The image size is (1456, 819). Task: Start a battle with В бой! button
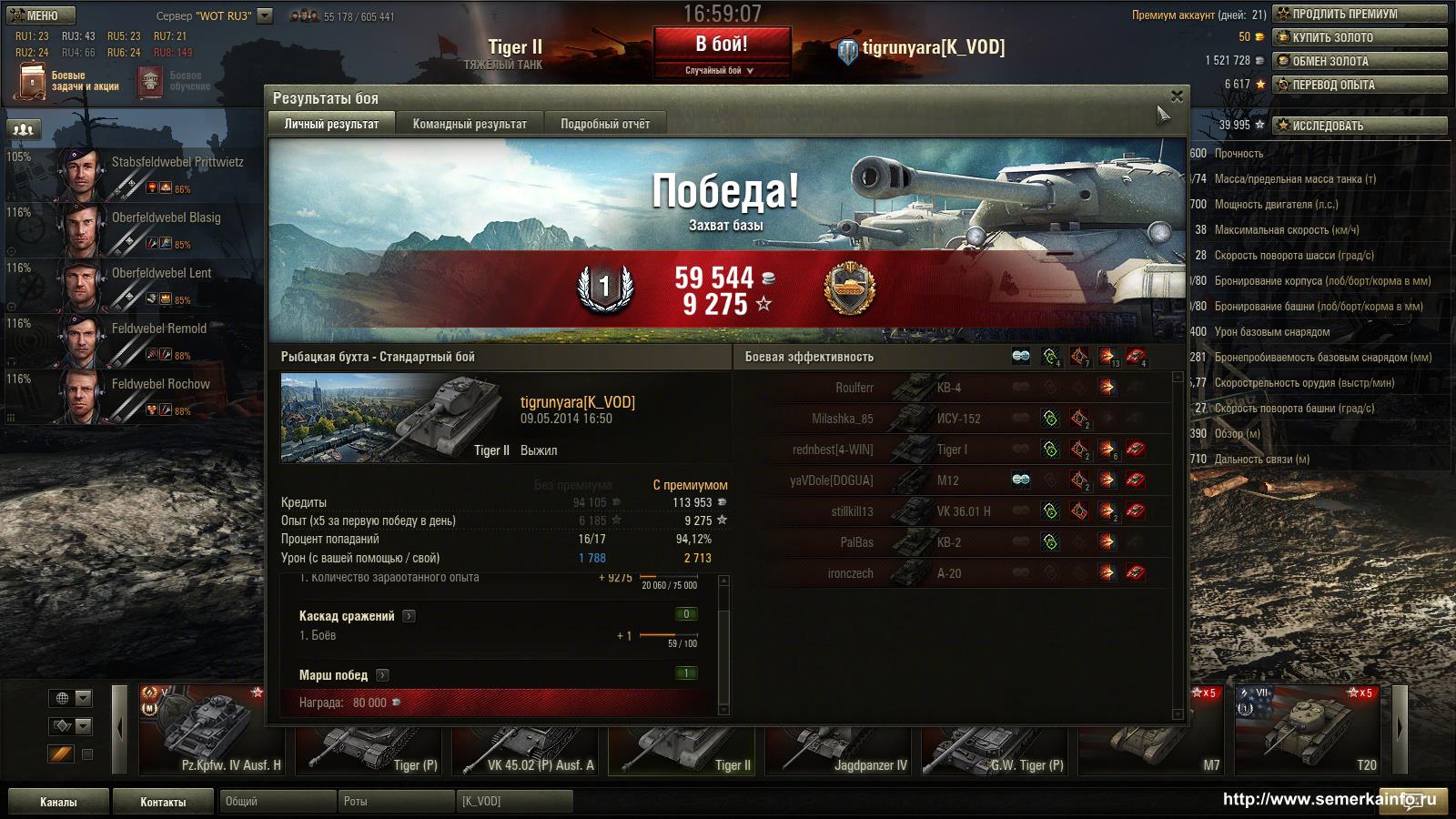[722, 45]
